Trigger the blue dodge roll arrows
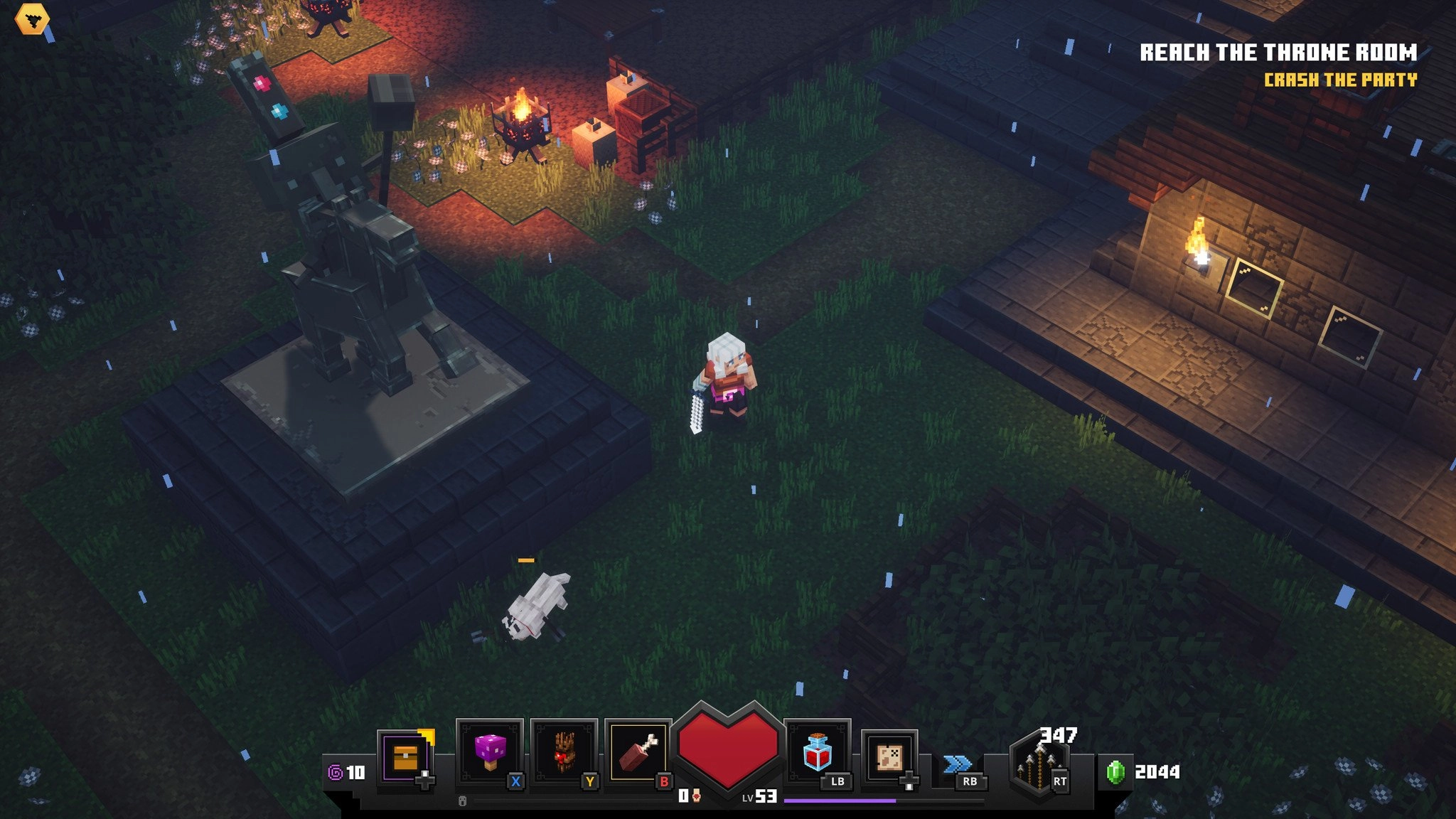 pyautogui.click(x=957, y=765)
